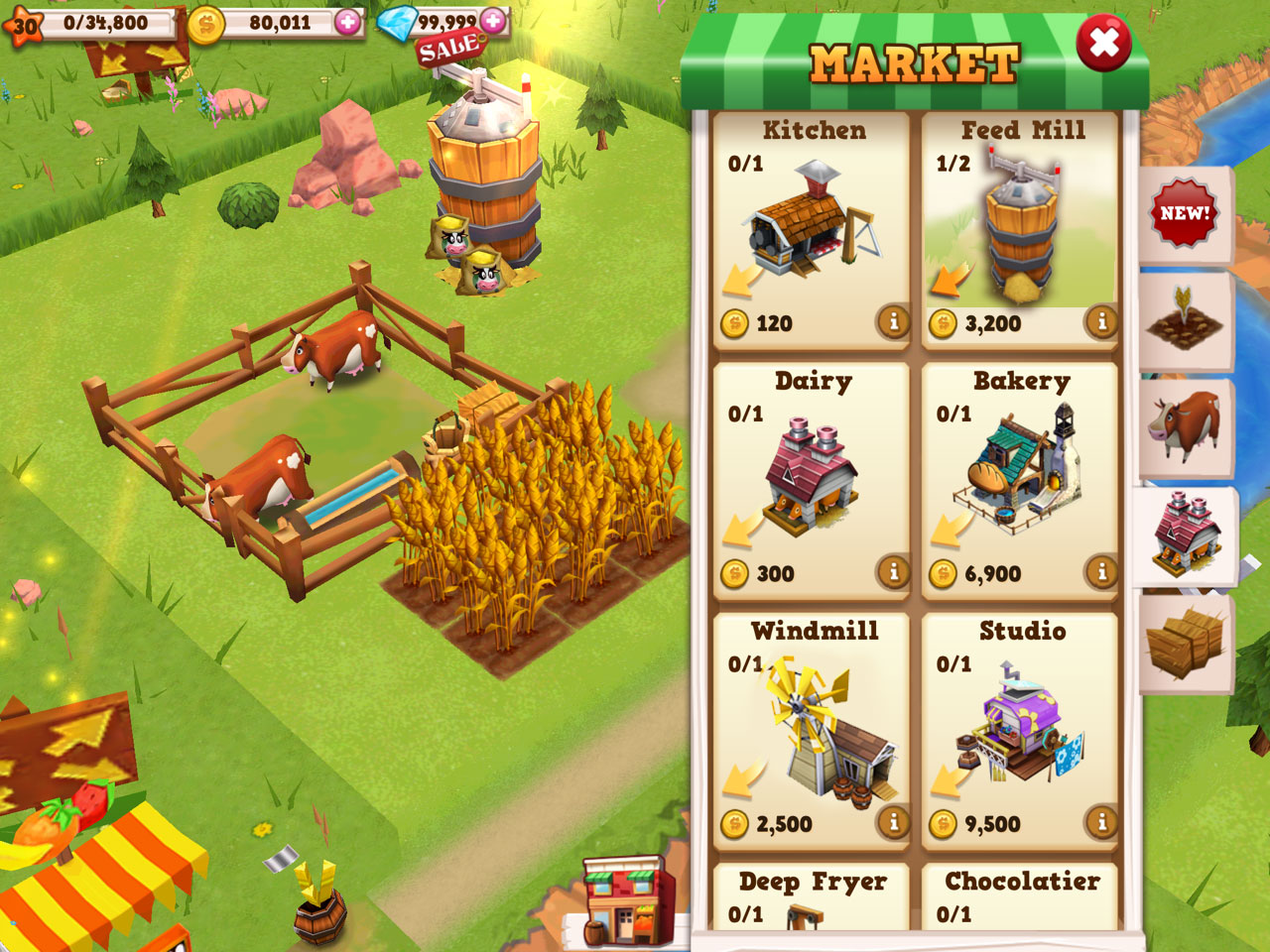1270x952 pixels.
Task: Open the animals tab with cow icon
Action: [x=1185, y=426]
